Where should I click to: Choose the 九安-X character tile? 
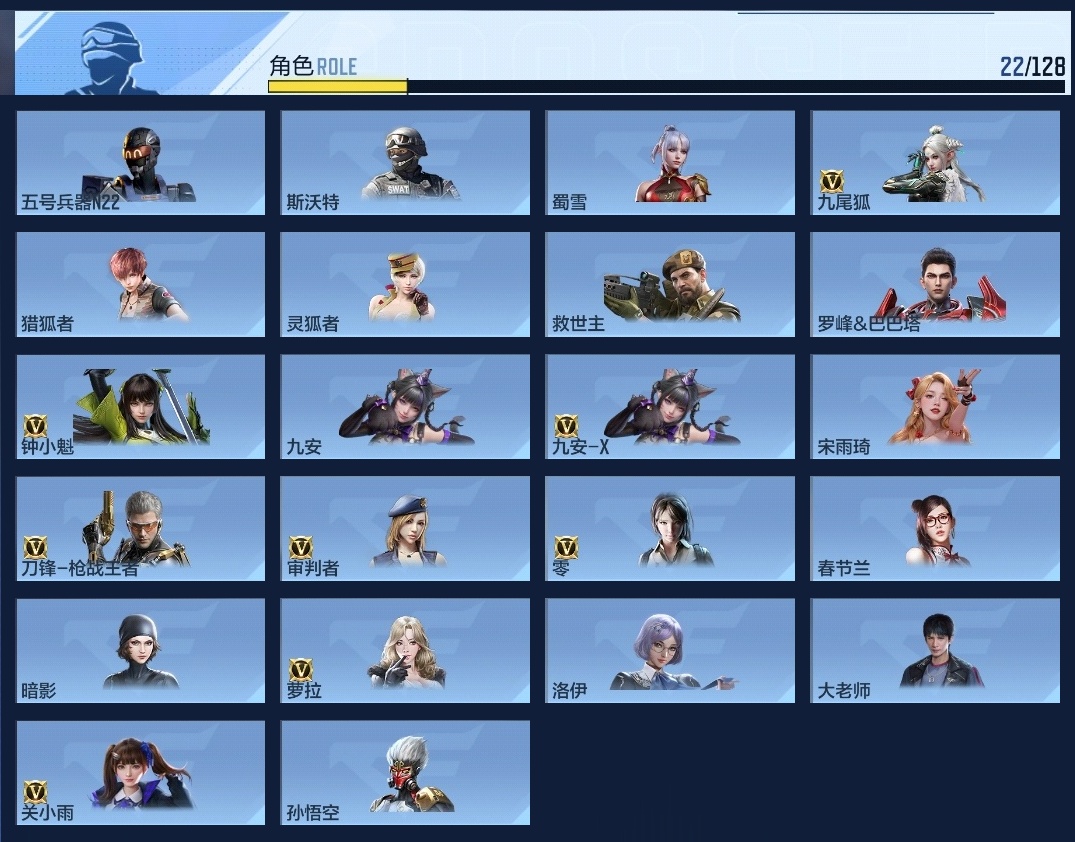670,406
